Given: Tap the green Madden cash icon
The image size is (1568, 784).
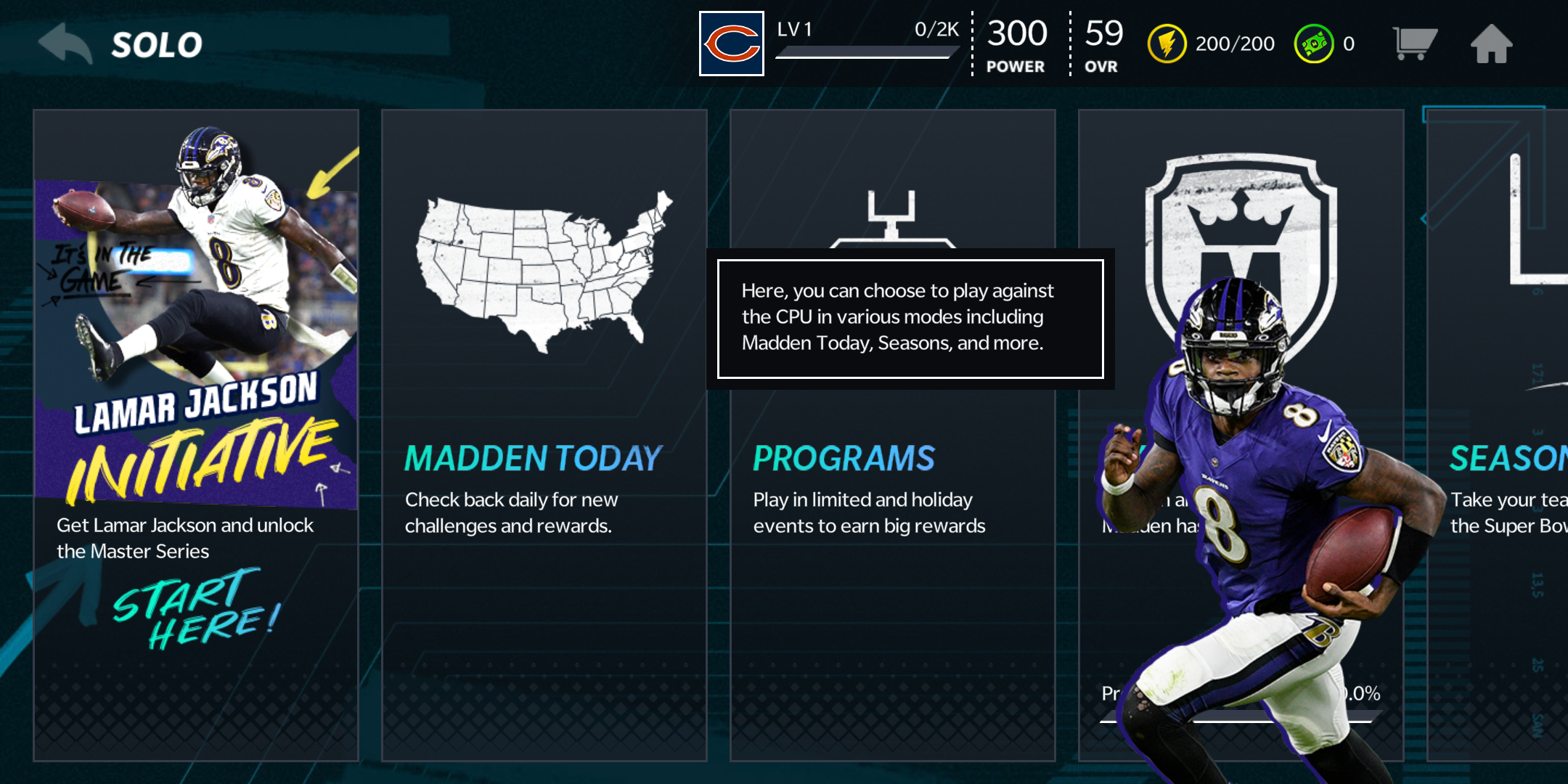Looking at the screenshot, I should coord(1313,44).
